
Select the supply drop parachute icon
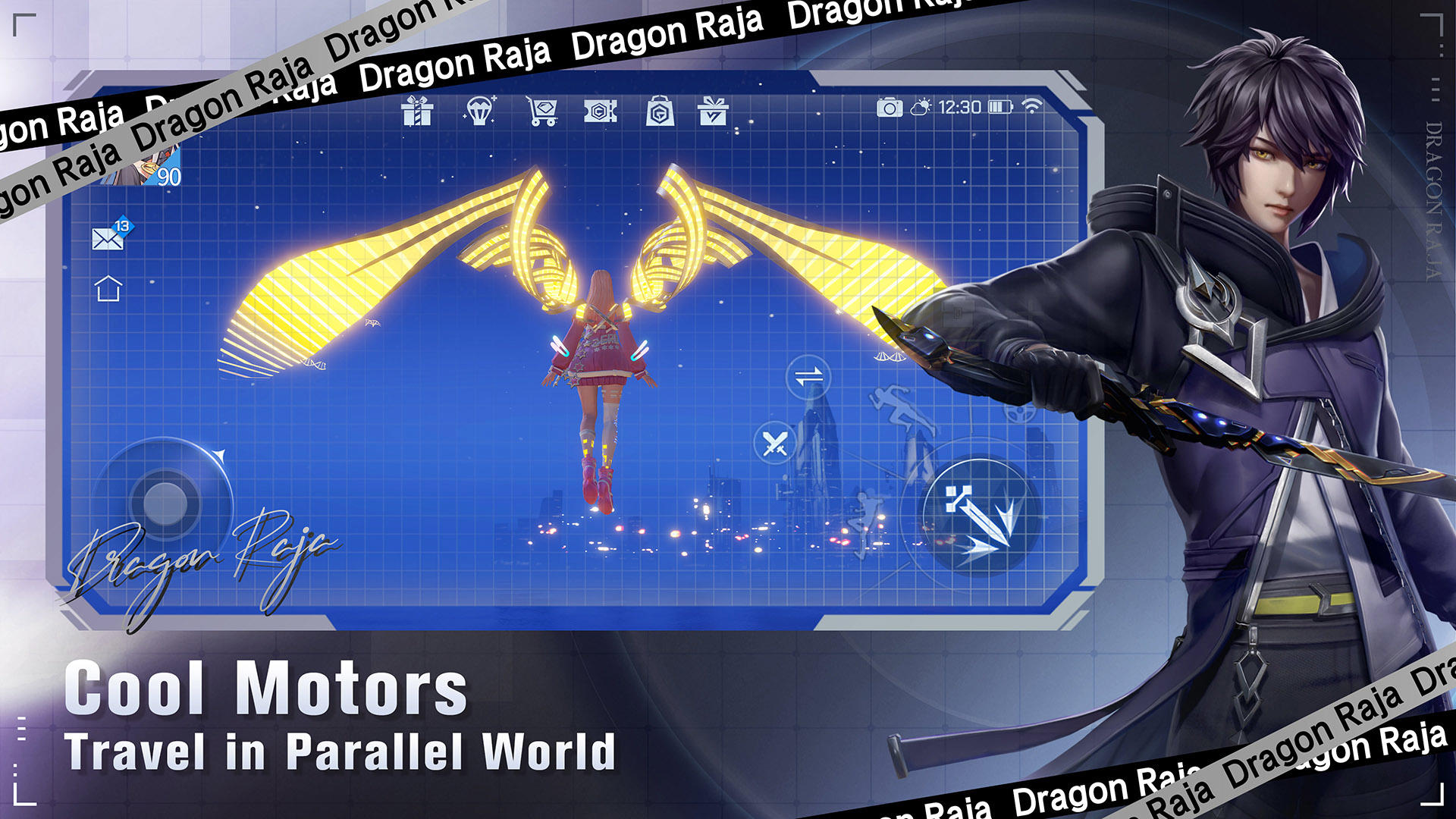(481, 111)
